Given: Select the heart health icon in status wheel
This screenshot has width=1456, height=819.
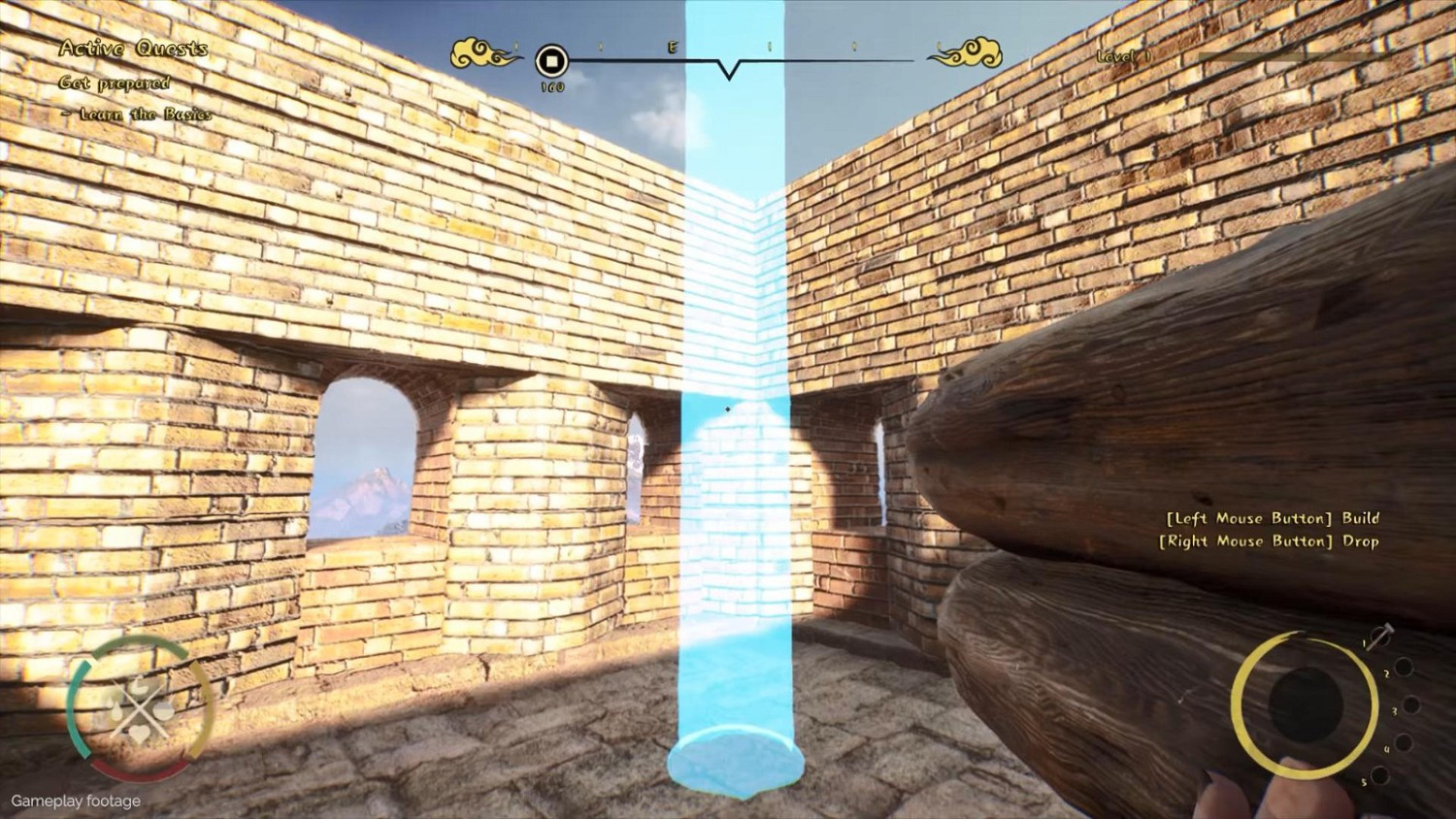Looking at the screenshot, I should click(140, 734).
